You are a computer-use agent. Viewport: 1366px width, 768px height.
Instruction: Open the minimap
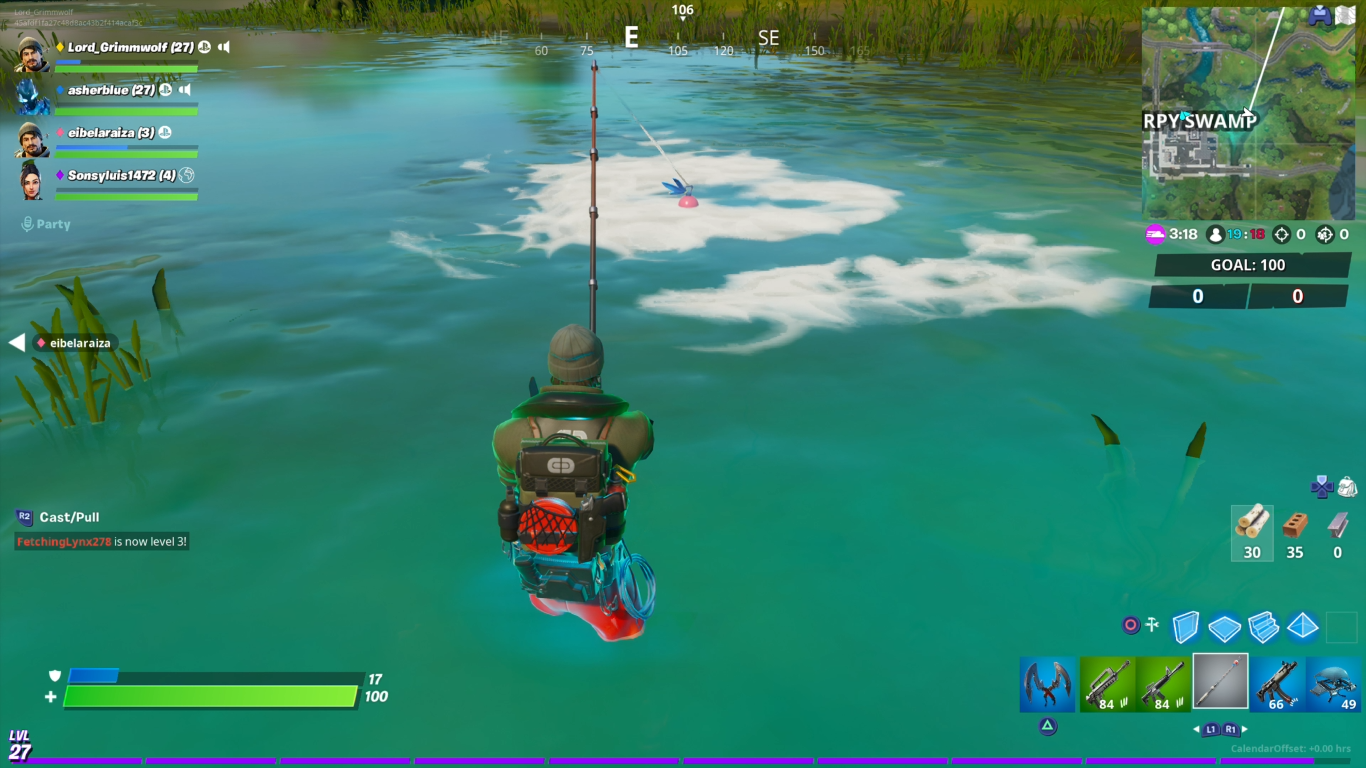[x=1248, y=113]
